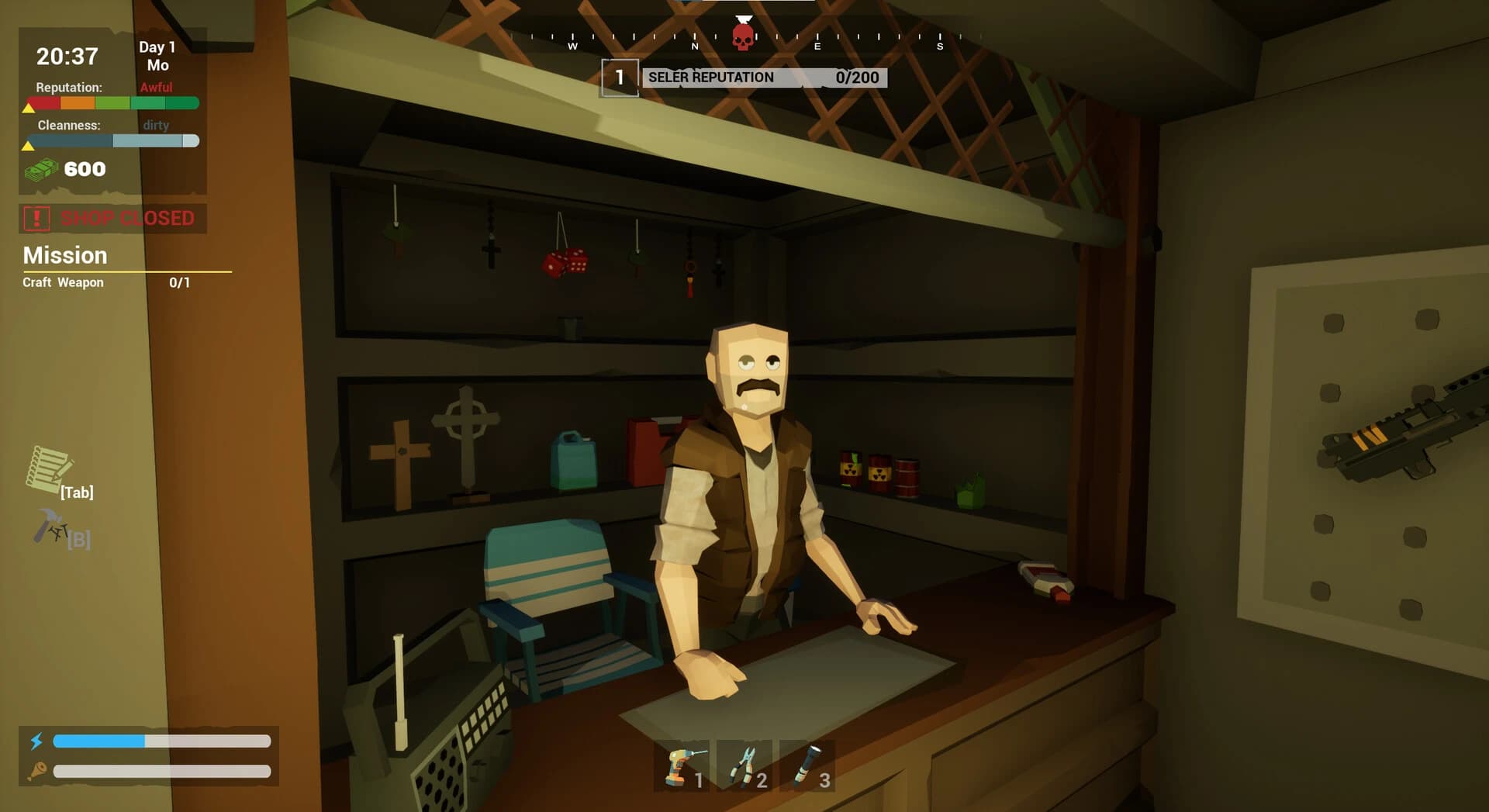Viewport: 1489px width, 812px height.
Task: Click the red skull marker on the compass
Action: [742, 35]
